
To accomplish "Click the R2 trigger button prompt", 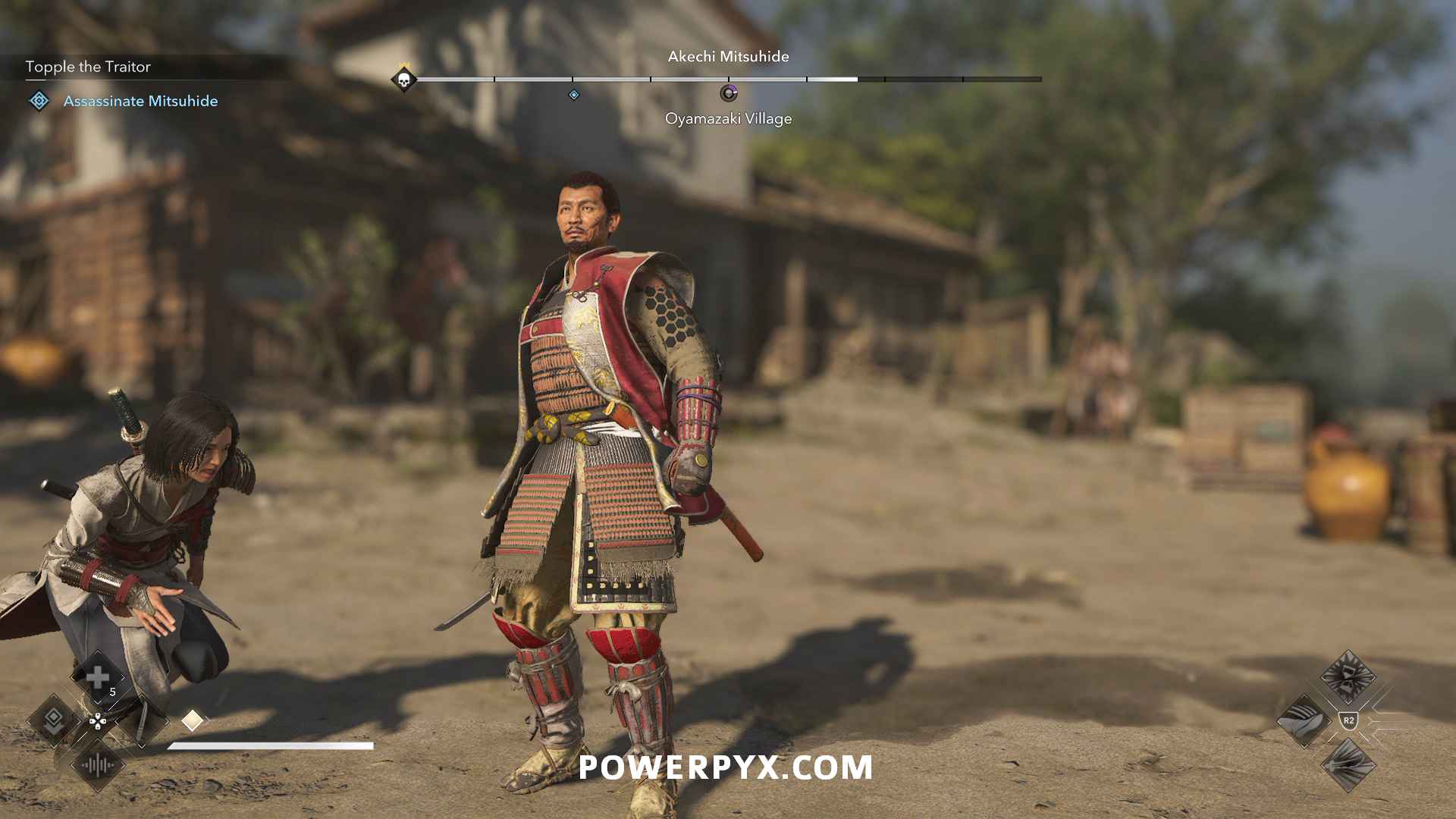I will coord(1348,720).
